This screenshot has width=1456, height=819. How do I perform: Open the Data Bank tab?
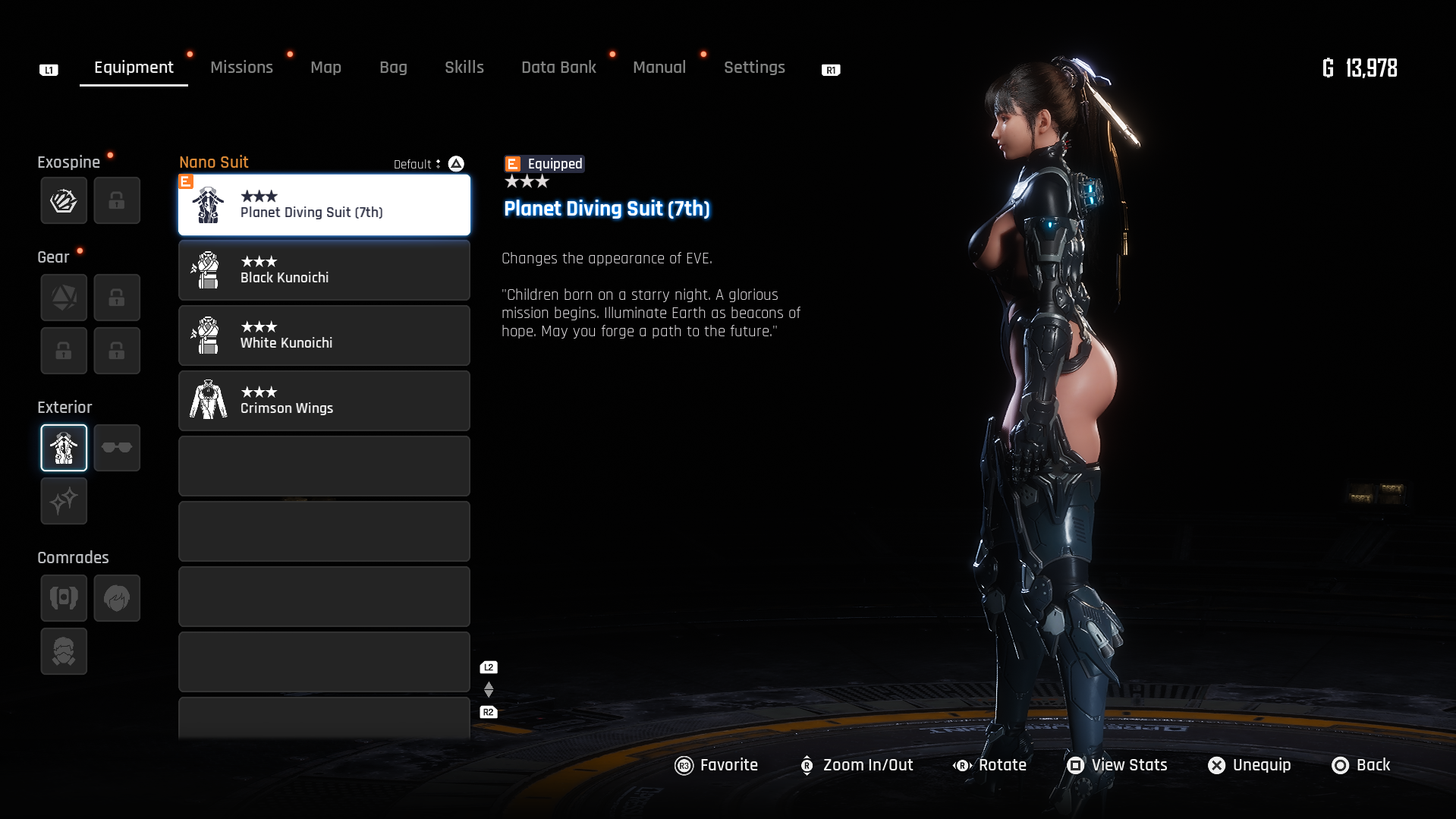[x=558, y=68]
